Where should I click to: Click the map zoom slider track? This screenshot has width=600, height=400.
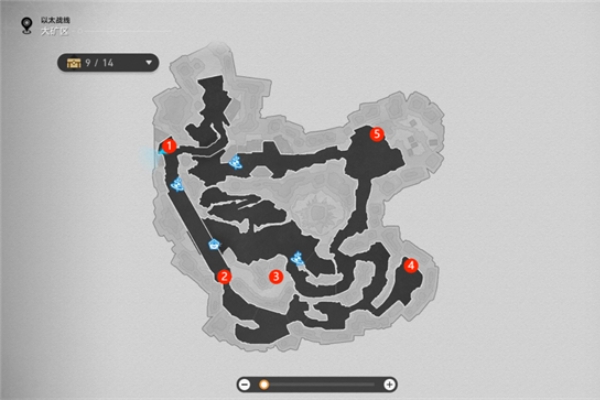320,384
